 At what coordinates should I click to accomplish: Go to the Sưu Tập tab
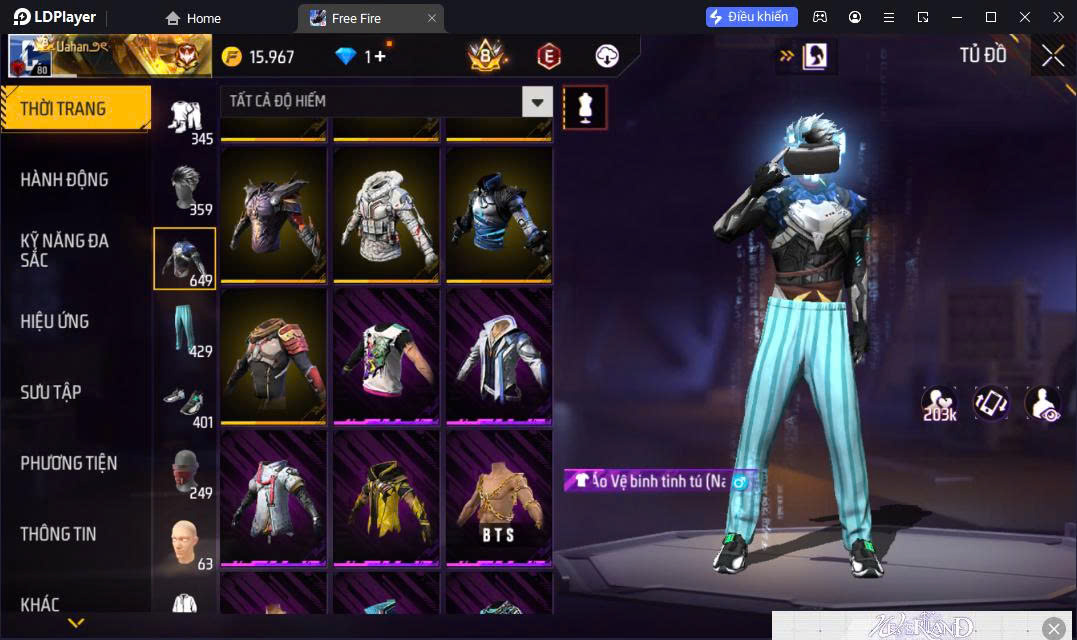coord(51,392)
